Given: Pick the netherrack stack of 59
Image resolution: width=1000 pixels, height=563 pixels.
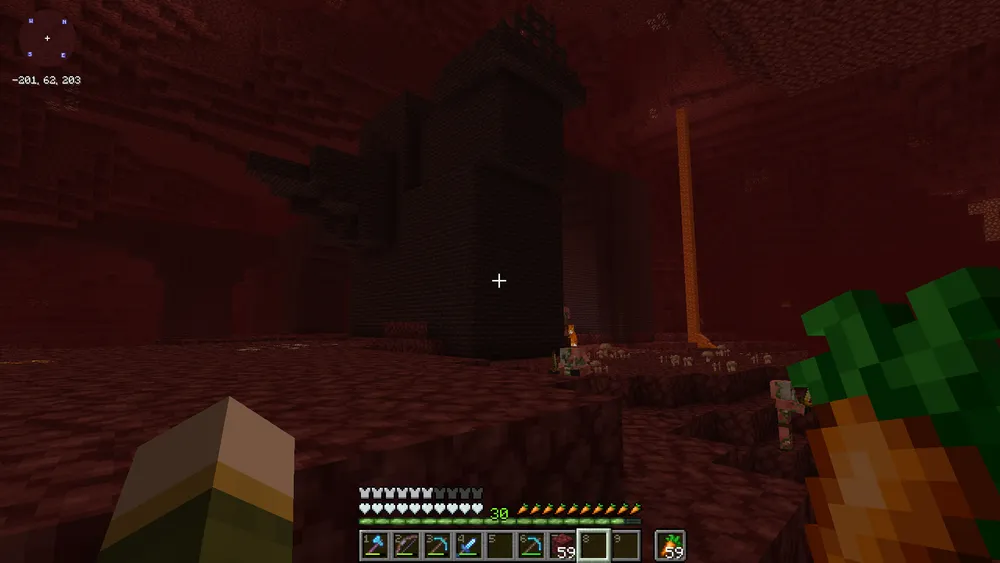Looking at the screenshot, I should point(562,546).
